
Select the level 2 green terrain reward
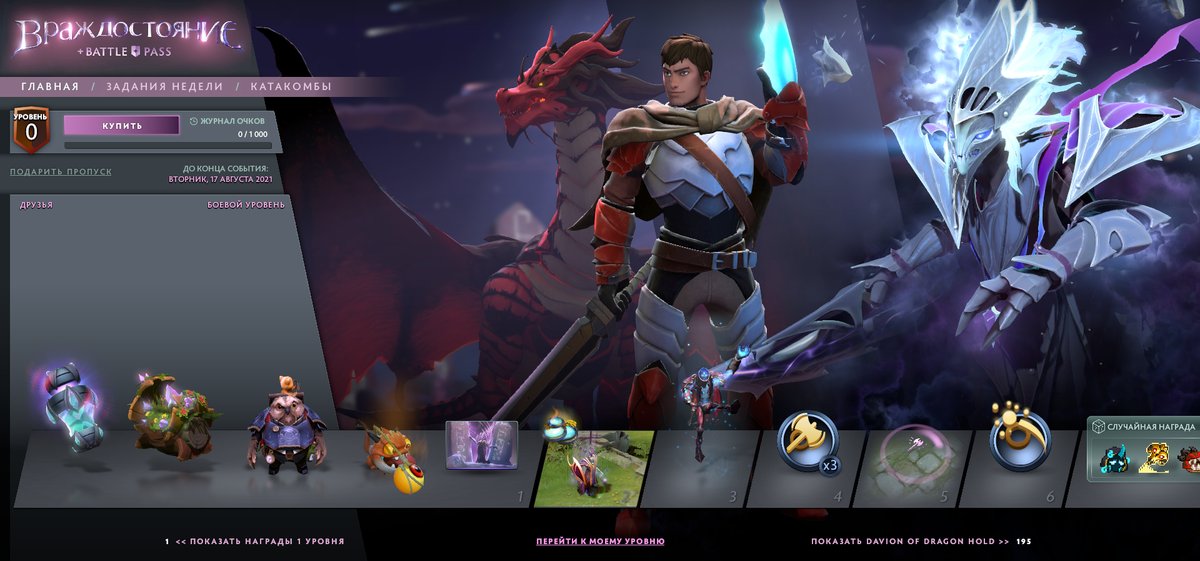click(593, 467)
